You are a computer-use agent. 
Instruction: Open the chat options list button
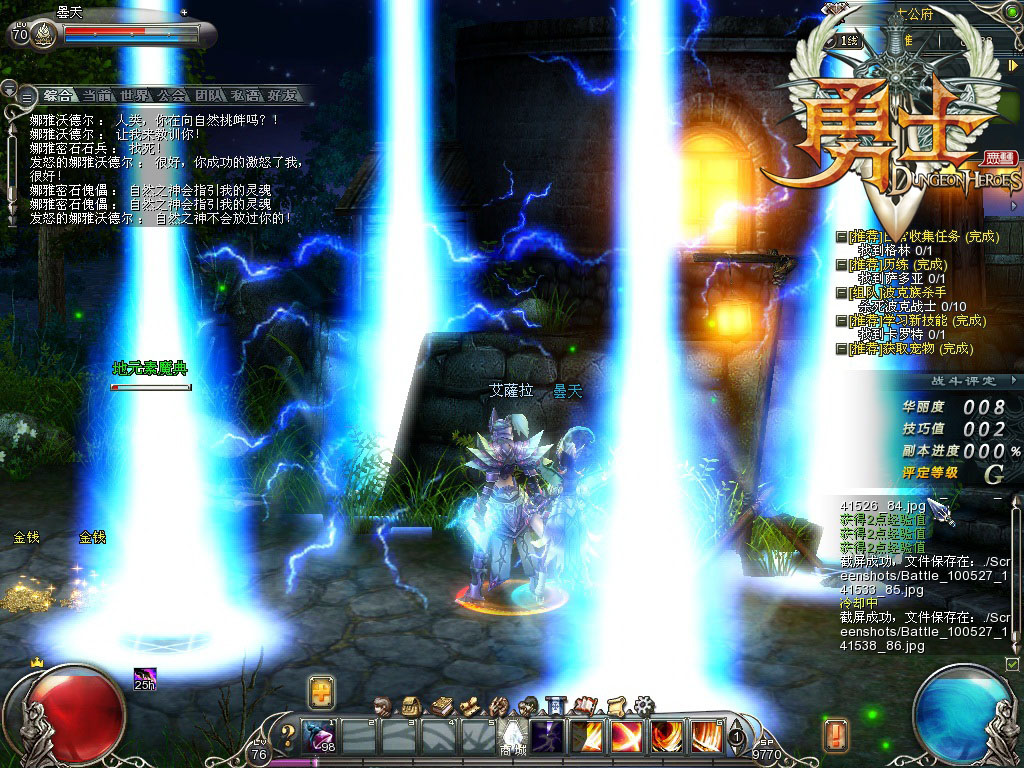click(x=25, y=96)
